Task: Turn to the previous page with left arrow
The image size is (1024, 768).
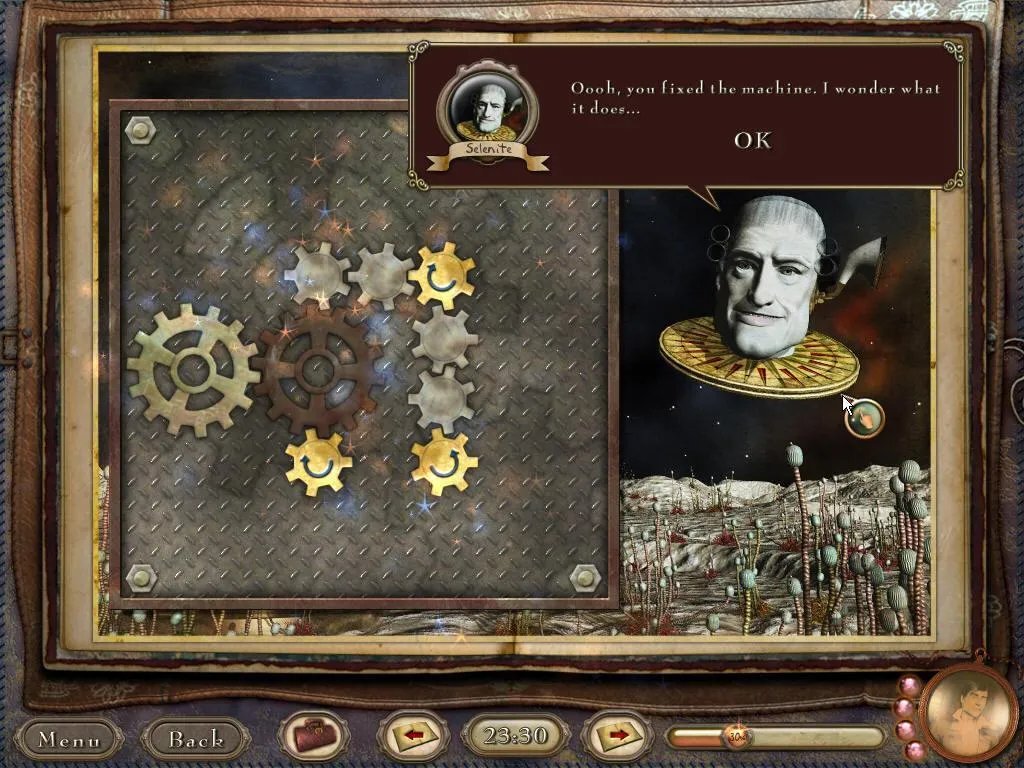Action: [x=413, y=737]
